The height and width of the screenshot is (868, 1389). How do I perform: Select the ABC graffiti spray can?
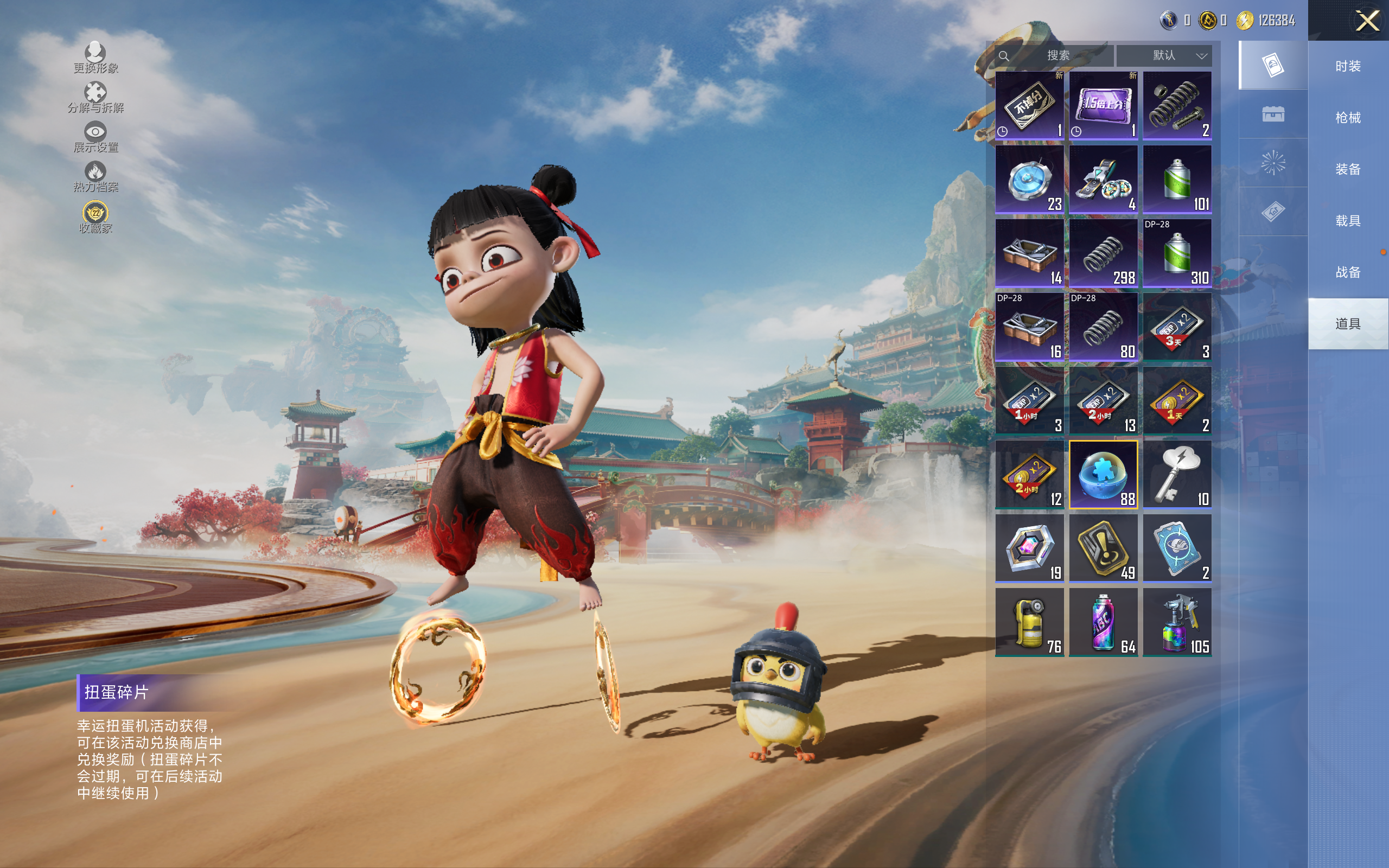[x=1103, y=622]
